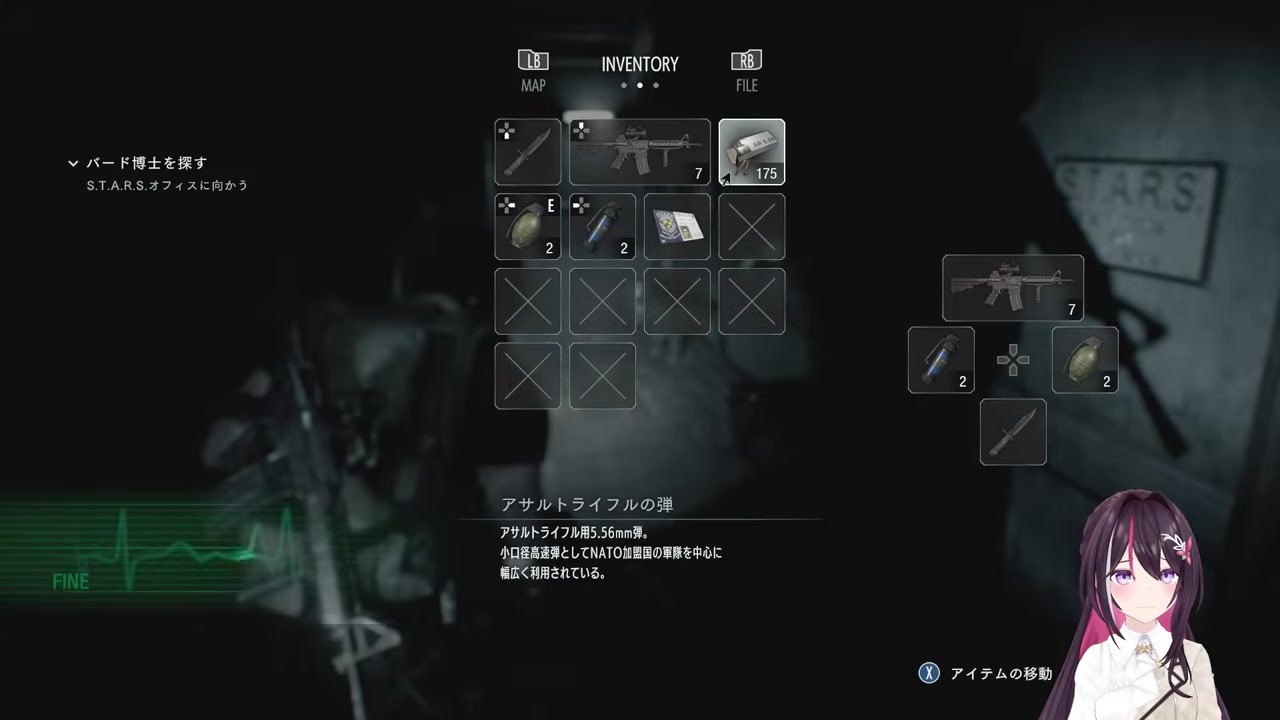Select the first inventory page dot

pos(624,86)
